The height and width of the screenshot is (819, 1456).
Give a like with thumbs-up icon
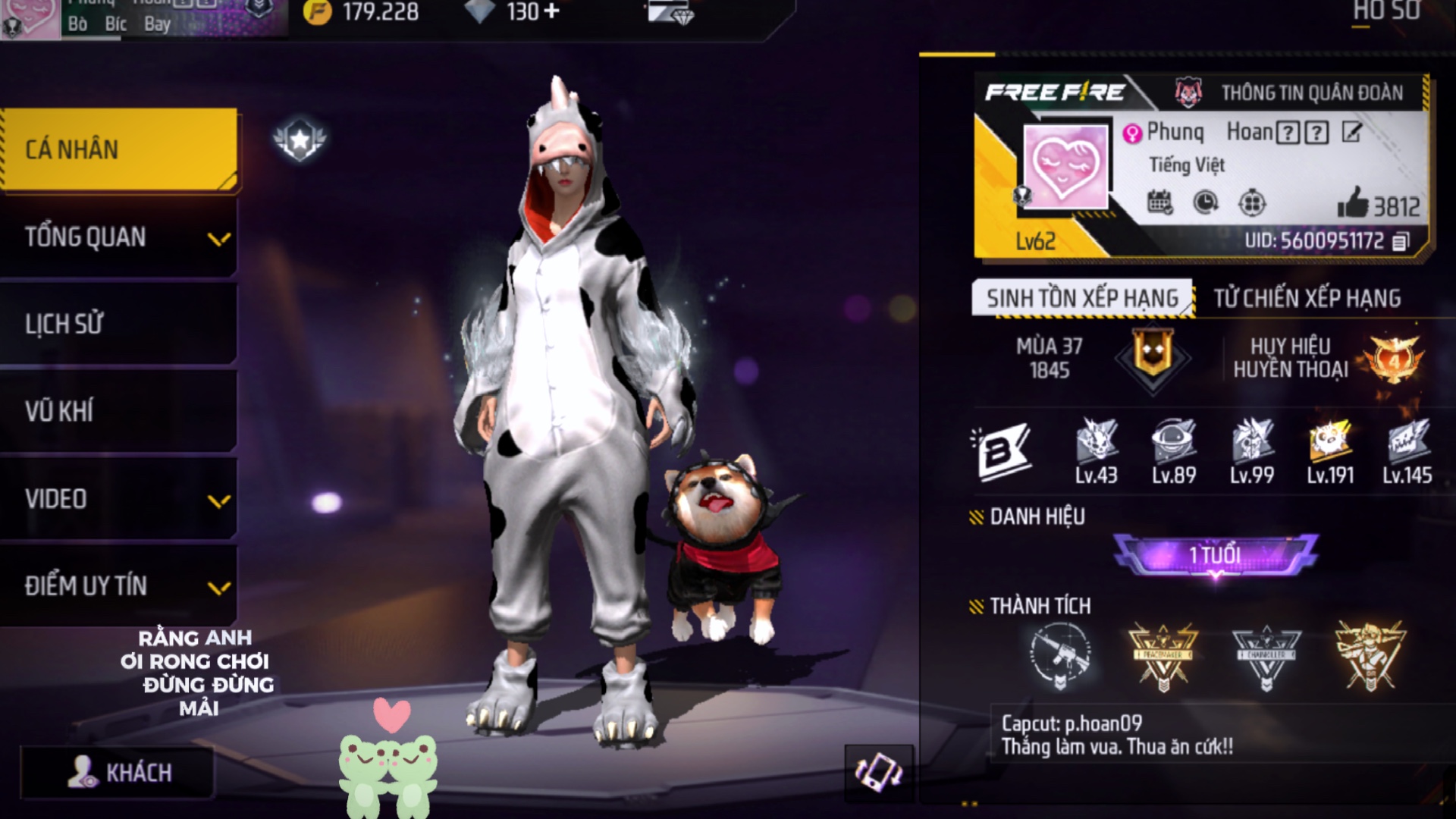pos(1353,203)
